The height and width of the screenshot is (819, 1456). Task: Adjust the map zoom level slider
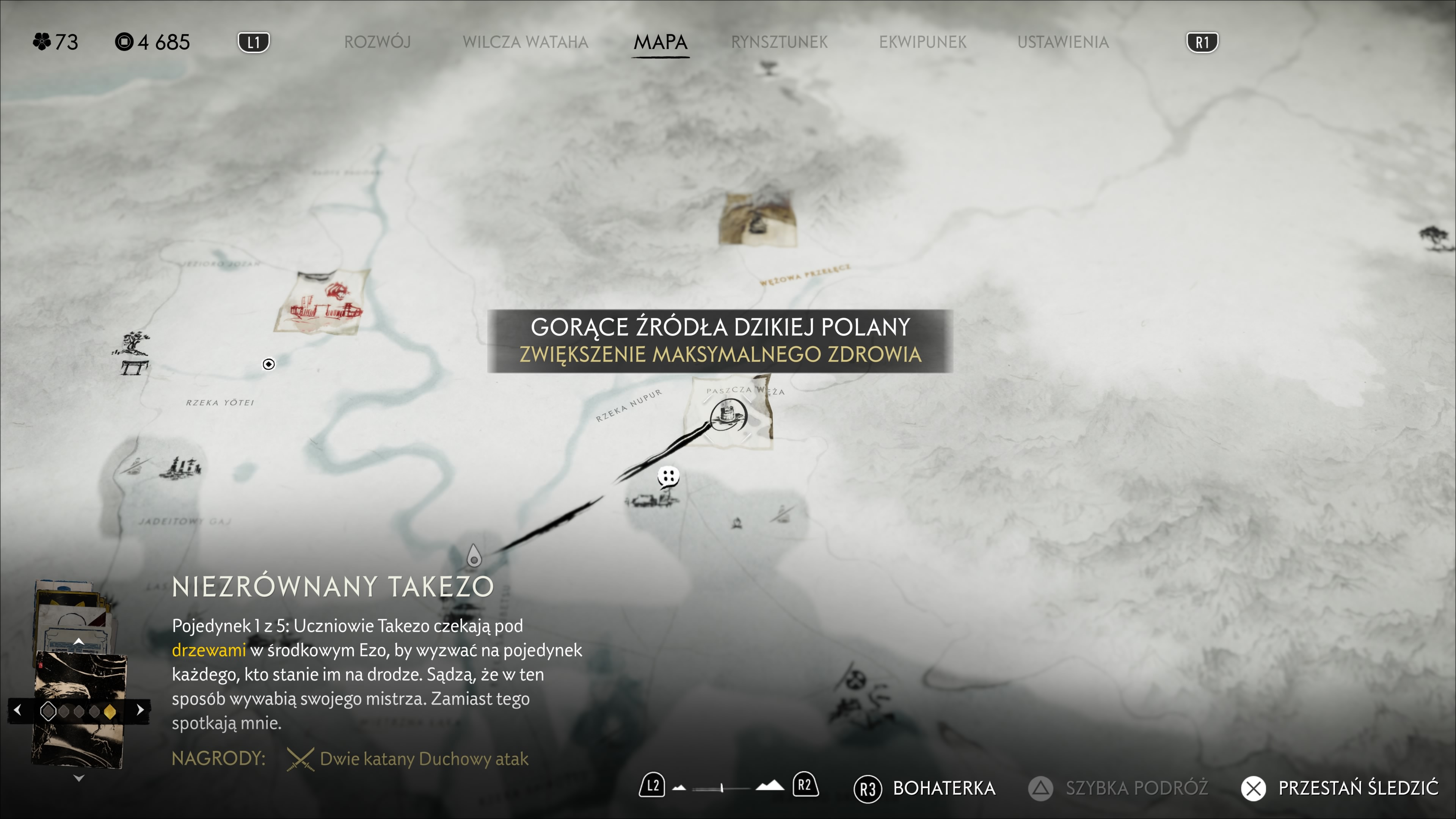[722, 788]
